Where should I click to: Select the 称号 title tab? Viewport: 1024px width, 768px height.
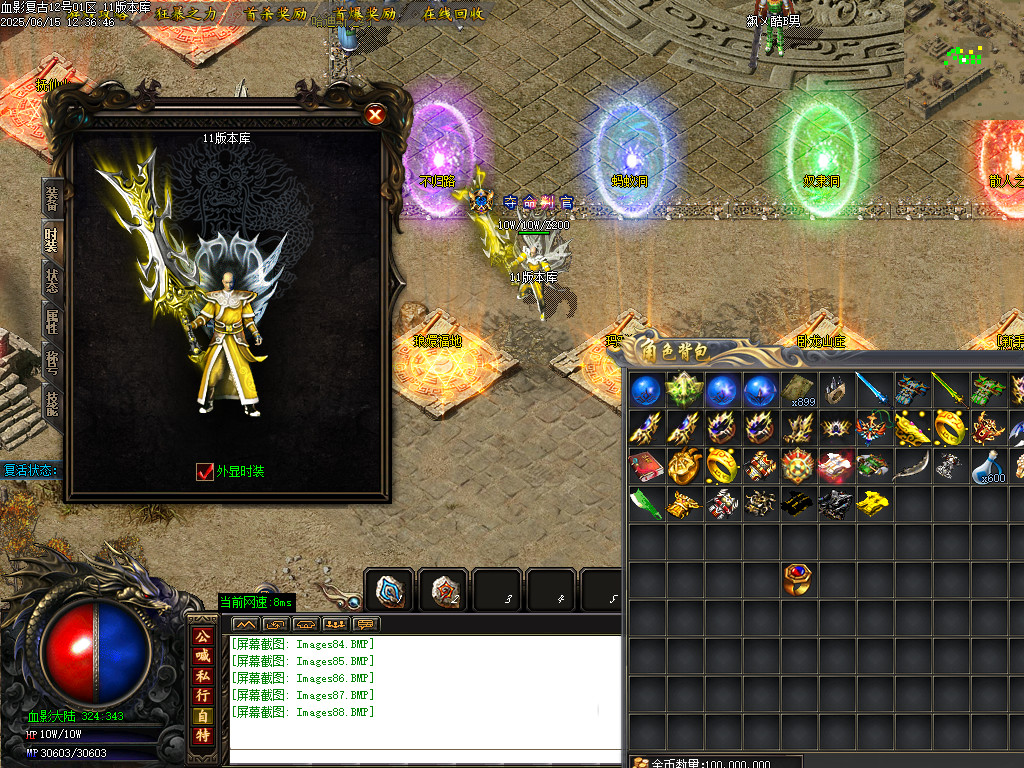click(51, 361)
